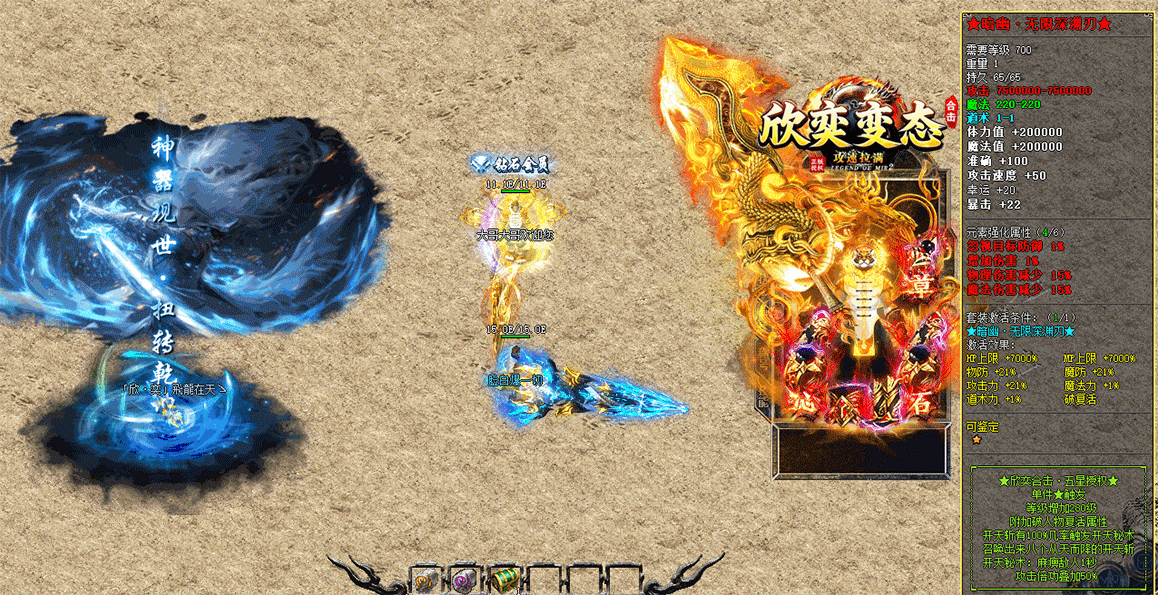Image resolution: width=1158 pixels, height=595 pixels.
Task: Use the purple spiral stone in the hotbar
Action: (463, 578)
